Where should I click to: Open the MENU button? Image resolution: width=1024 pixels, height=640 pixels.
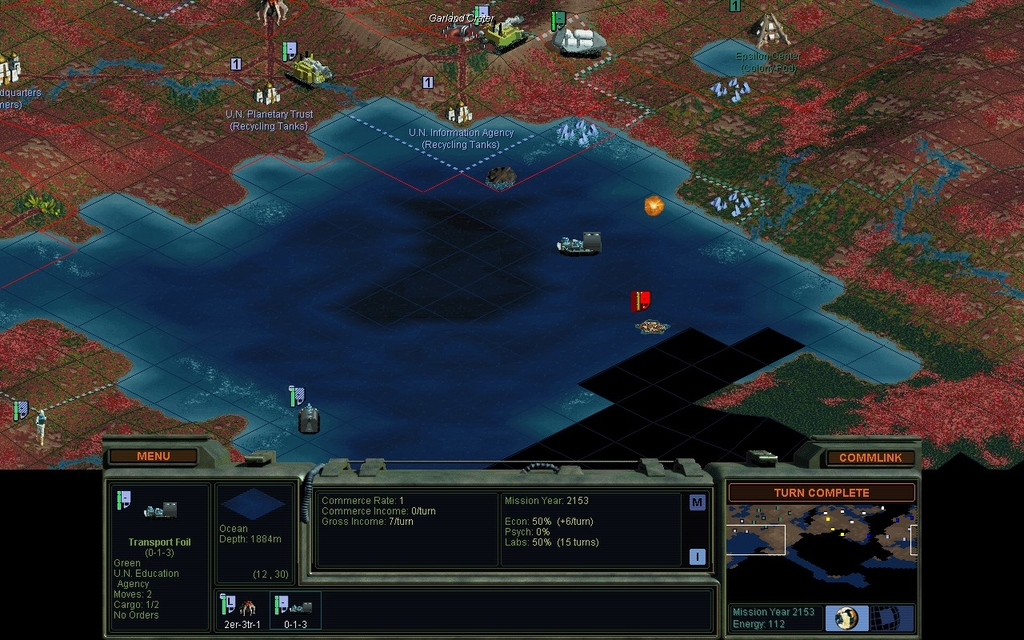pyautogui.click(x=153, y=456)
